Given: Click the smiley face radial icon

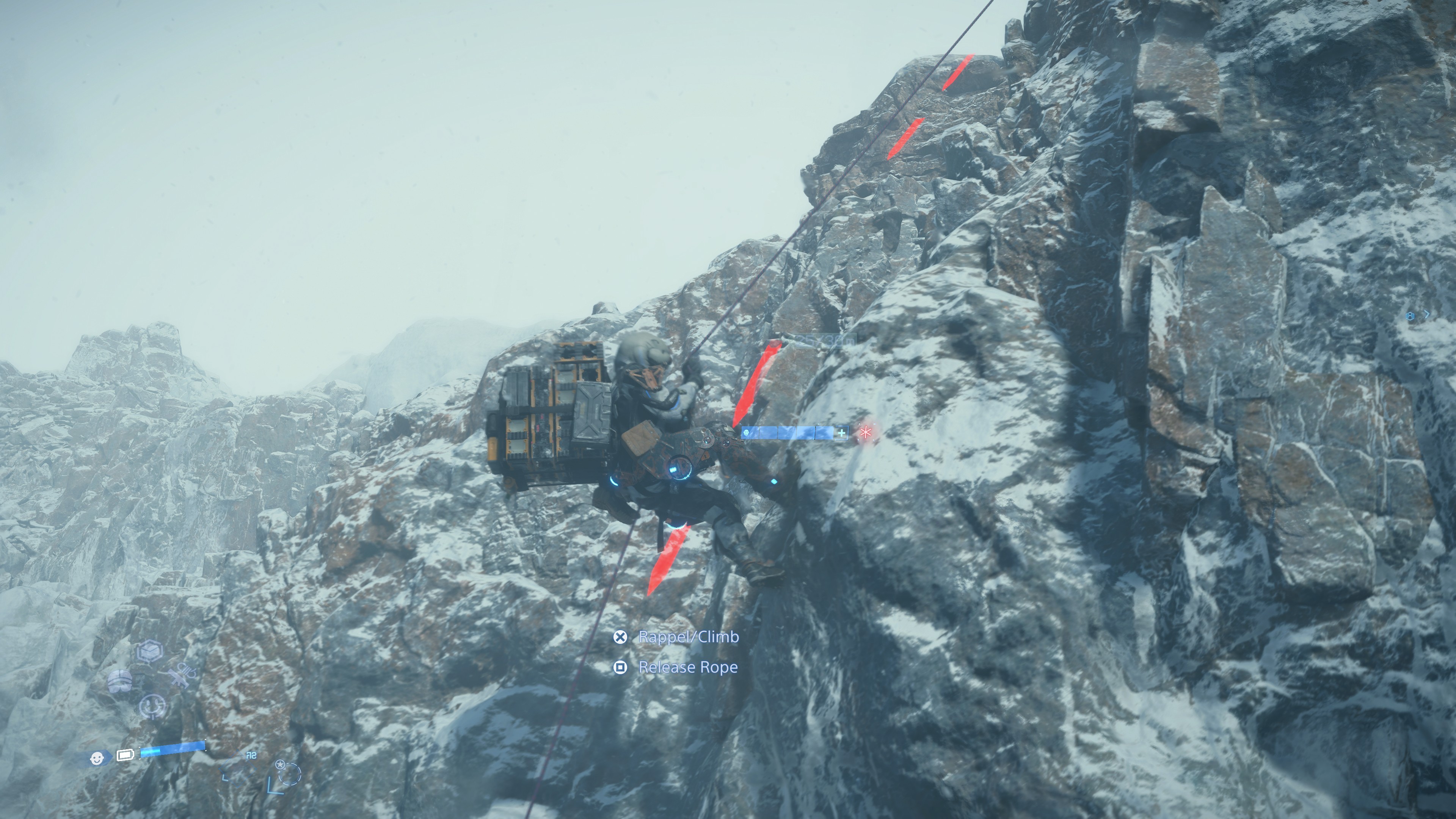Looking at the screenshot, I should 152,706.
